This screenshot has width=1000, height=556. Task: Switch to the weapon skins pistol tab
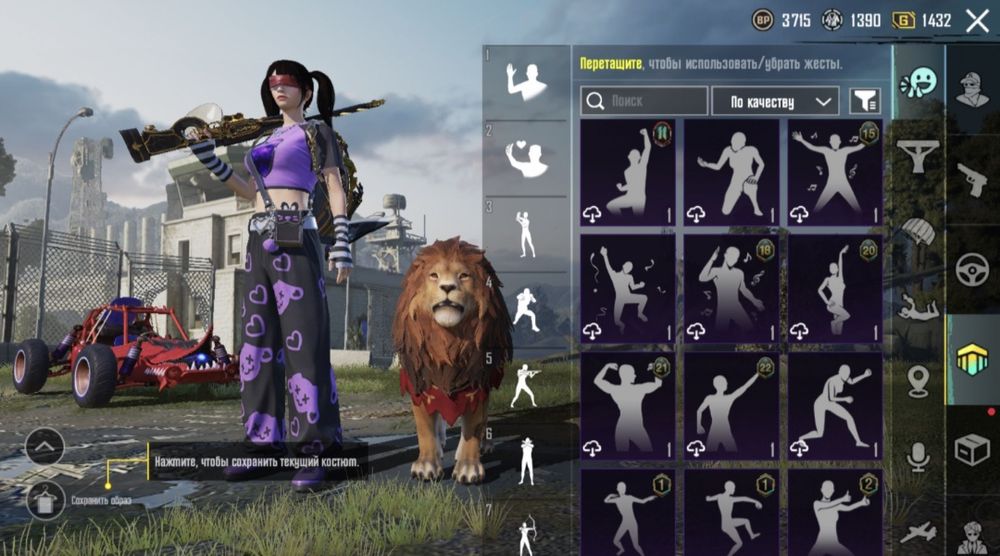pos(972,180)
